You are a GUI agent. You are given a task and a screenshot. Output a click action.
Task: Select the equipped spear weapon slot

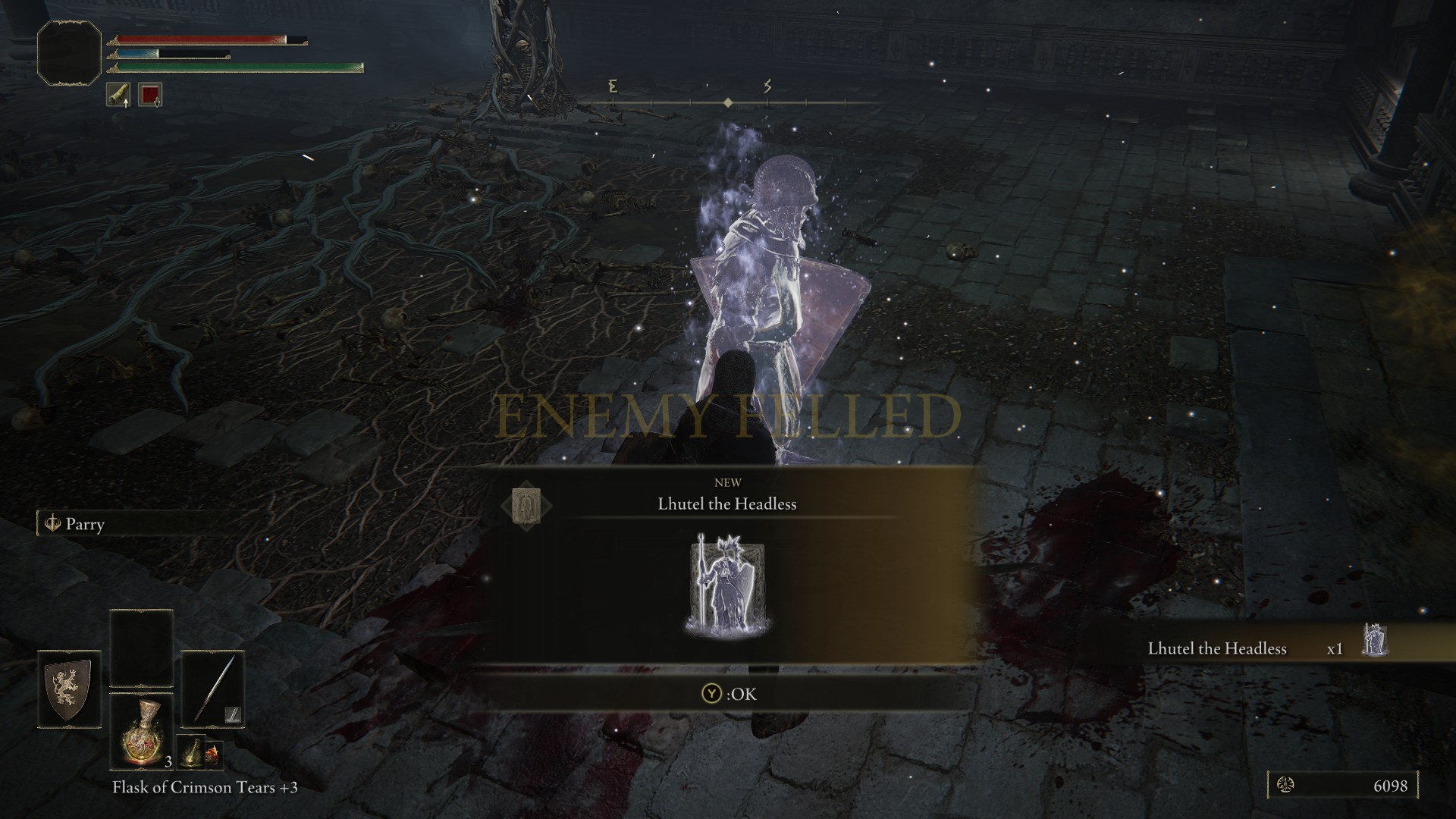tap(212, 689)
